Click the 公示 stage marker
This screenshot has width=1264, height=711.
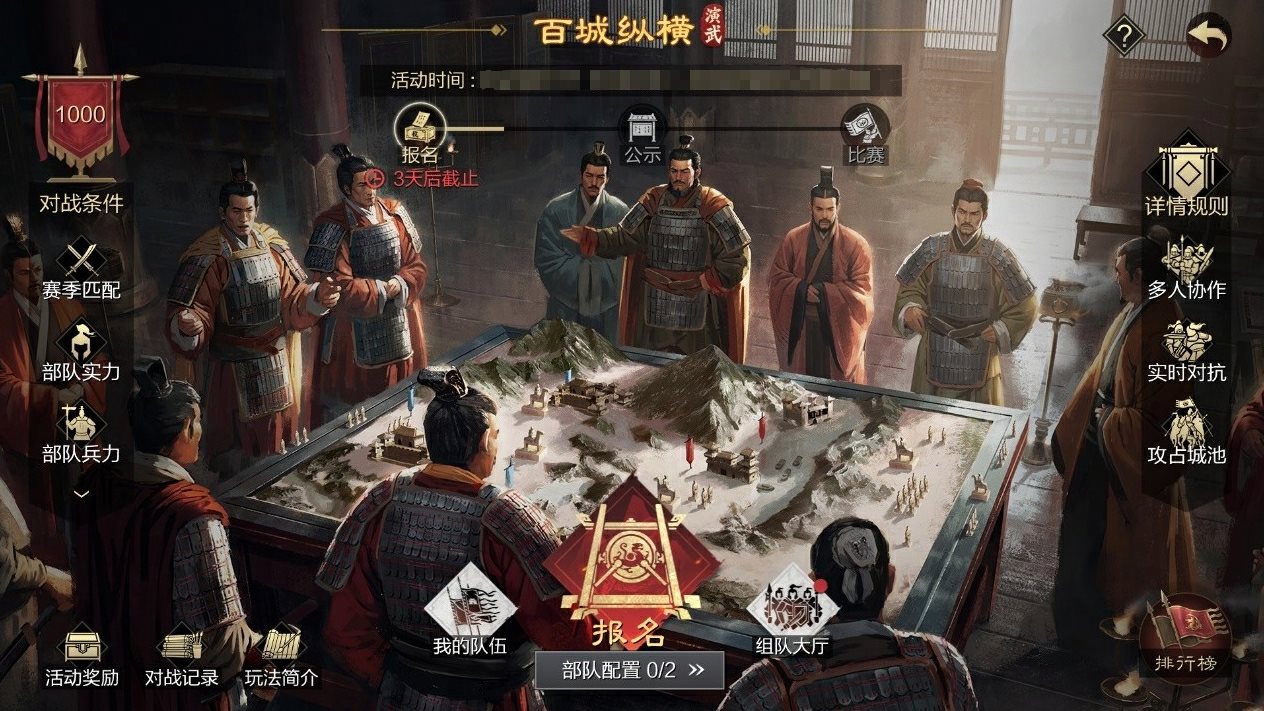[642, 133]
